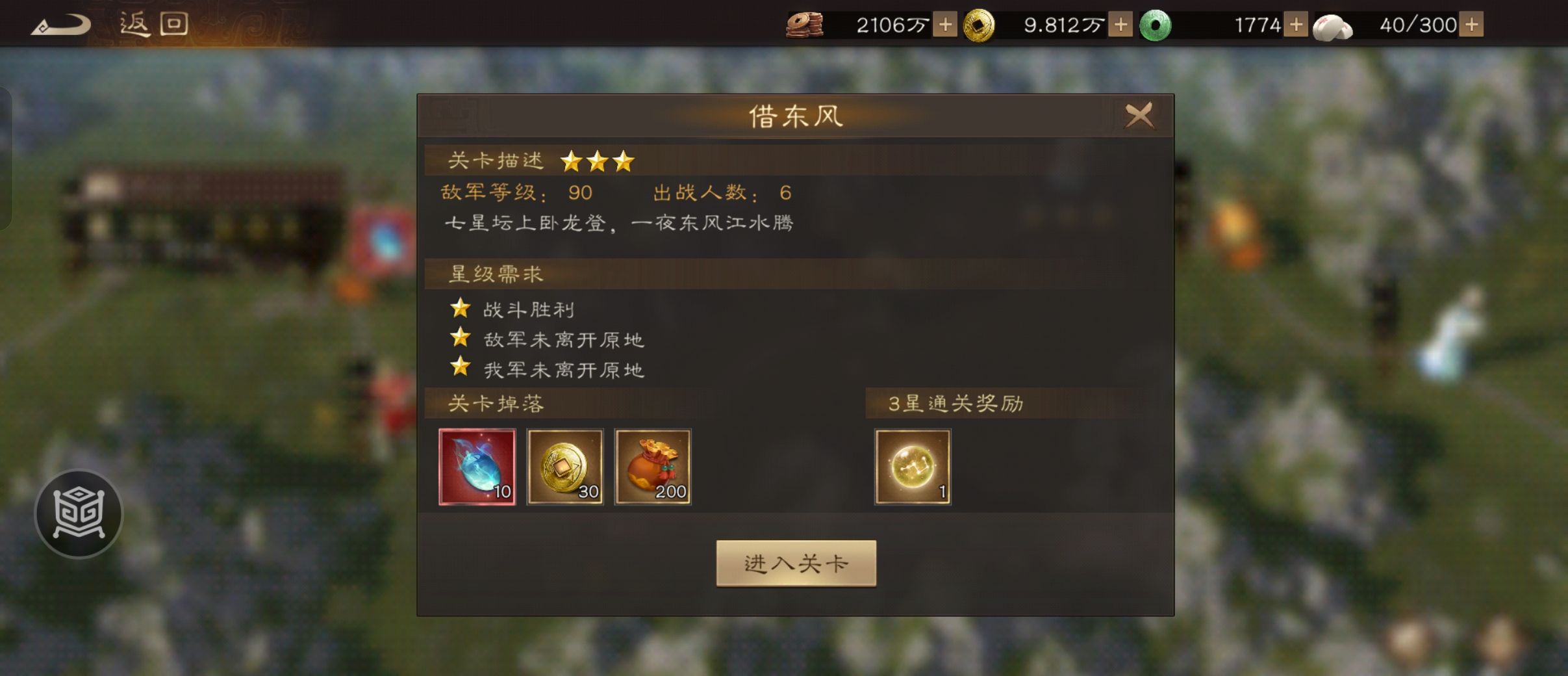Click the 关卡描述 section header

point(495,159)
